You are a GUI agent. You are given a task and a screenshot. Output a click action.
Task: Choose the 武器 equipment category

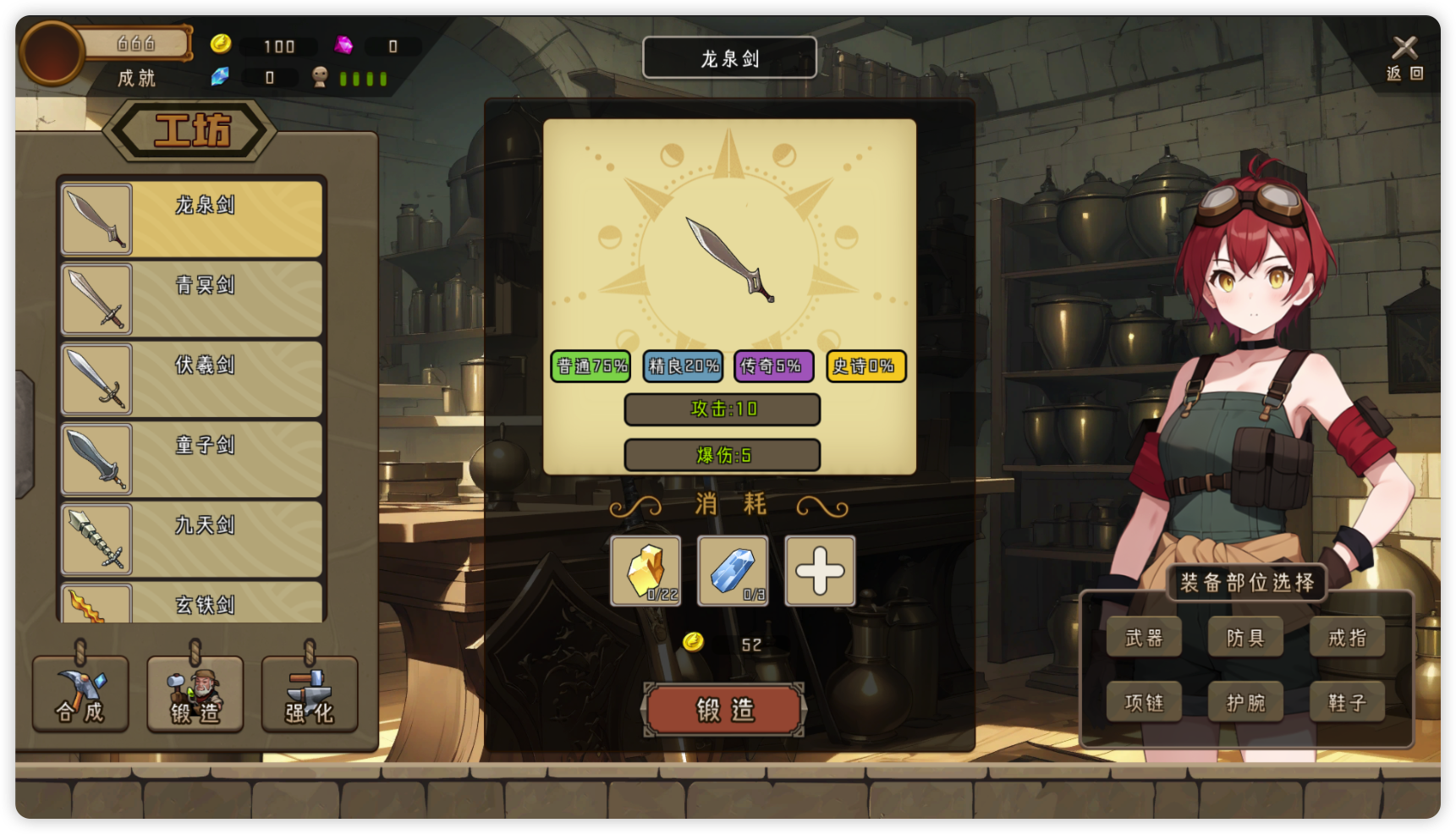[x=1144, y=638]
